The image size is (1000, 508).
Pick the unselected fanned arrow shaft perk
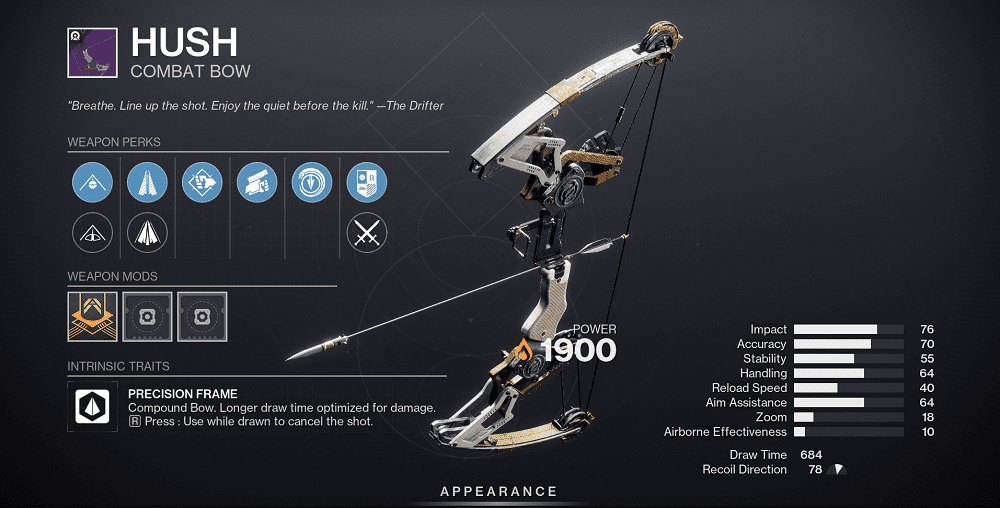[147, 235]
